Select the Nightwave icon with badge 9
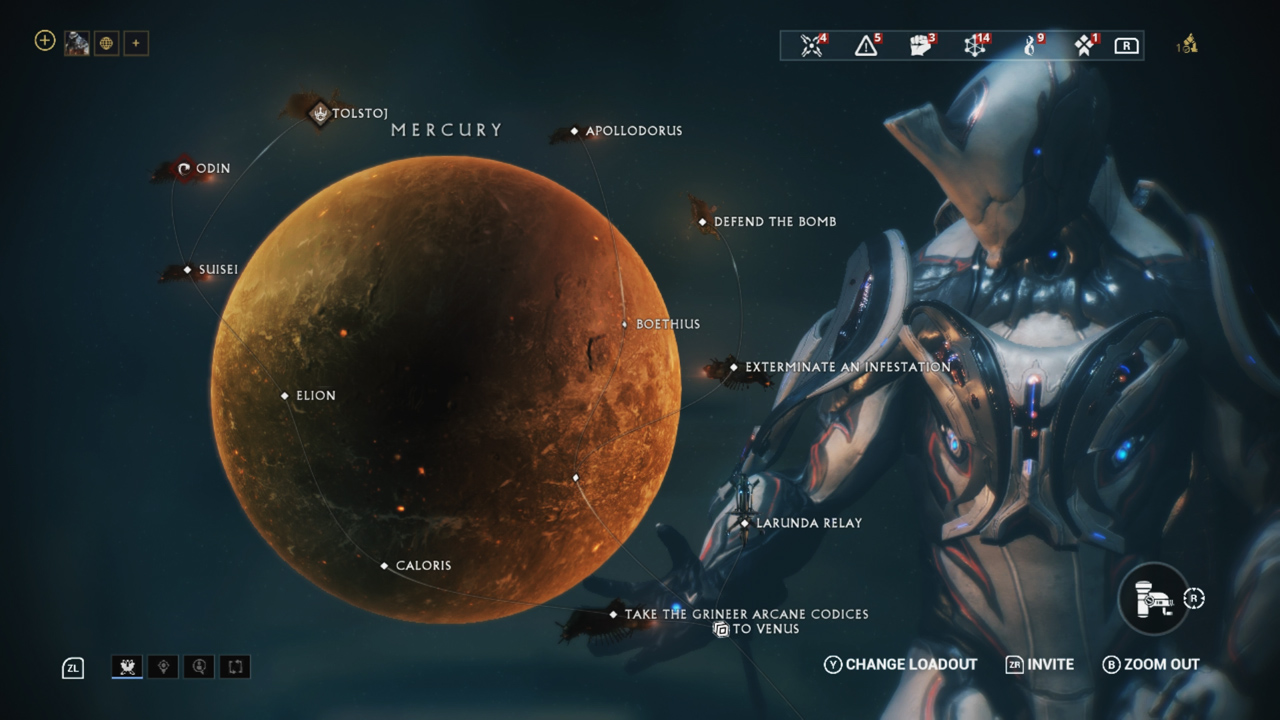1280x720 pixels. coord(1031,45)
